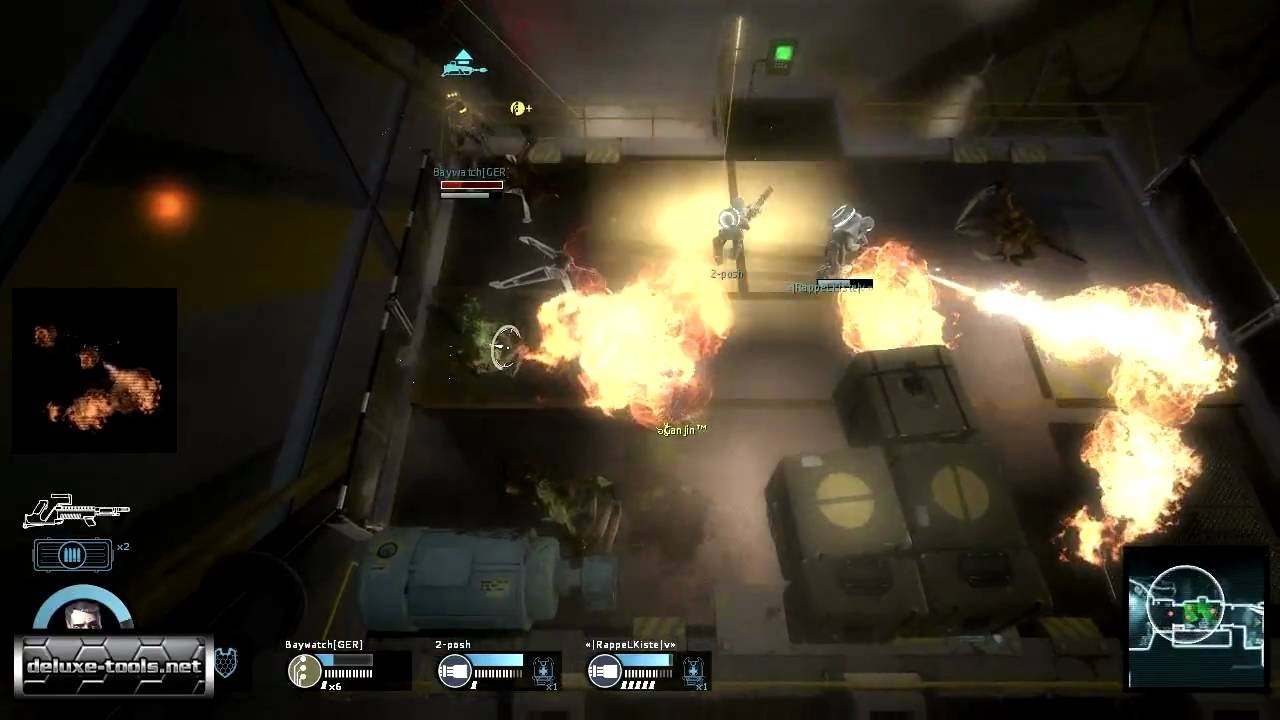Click Baywatch[GER]'s circular ammo drone icon
The height and width of the screenshot is (720, 1280).
(306, 671)
